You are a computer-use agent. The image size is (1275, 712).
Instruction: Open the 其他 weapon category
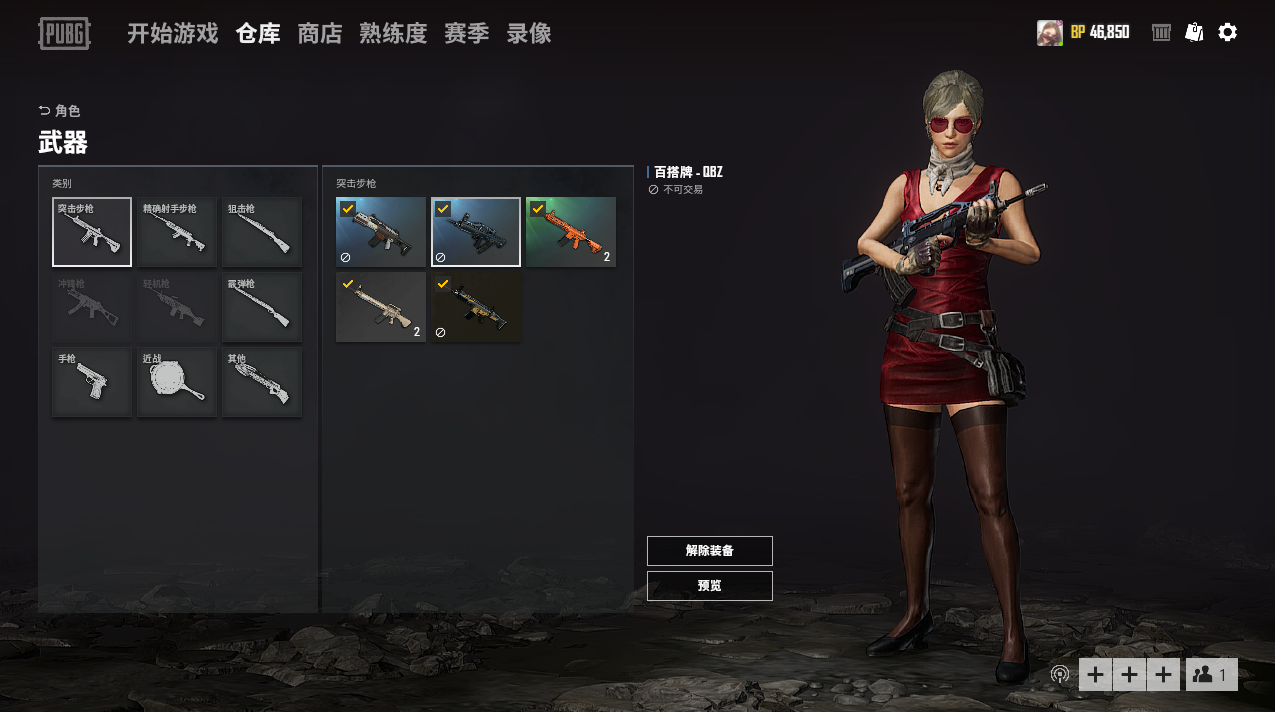click(x=262, y=382)
